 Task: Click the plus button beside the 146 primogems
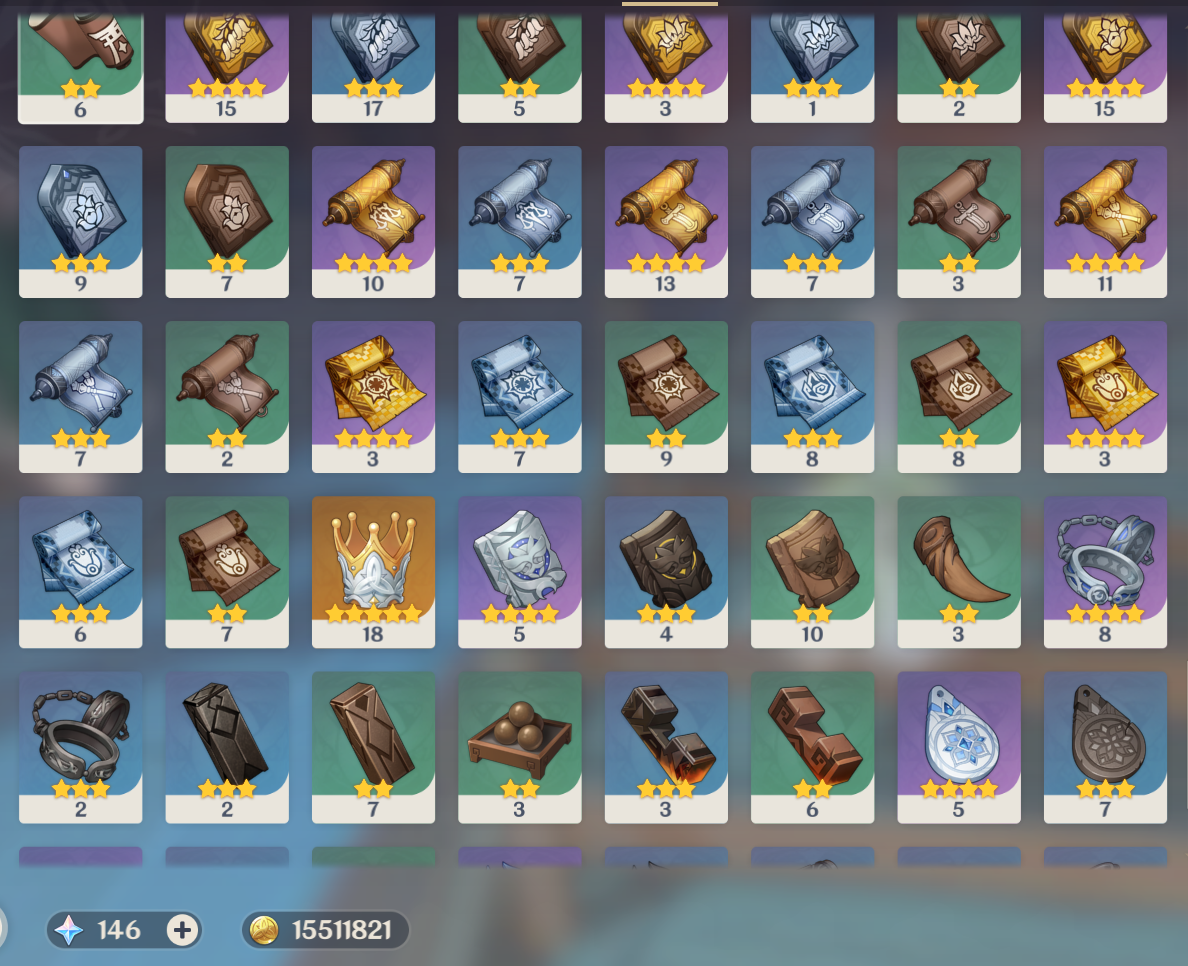(181, 930)
